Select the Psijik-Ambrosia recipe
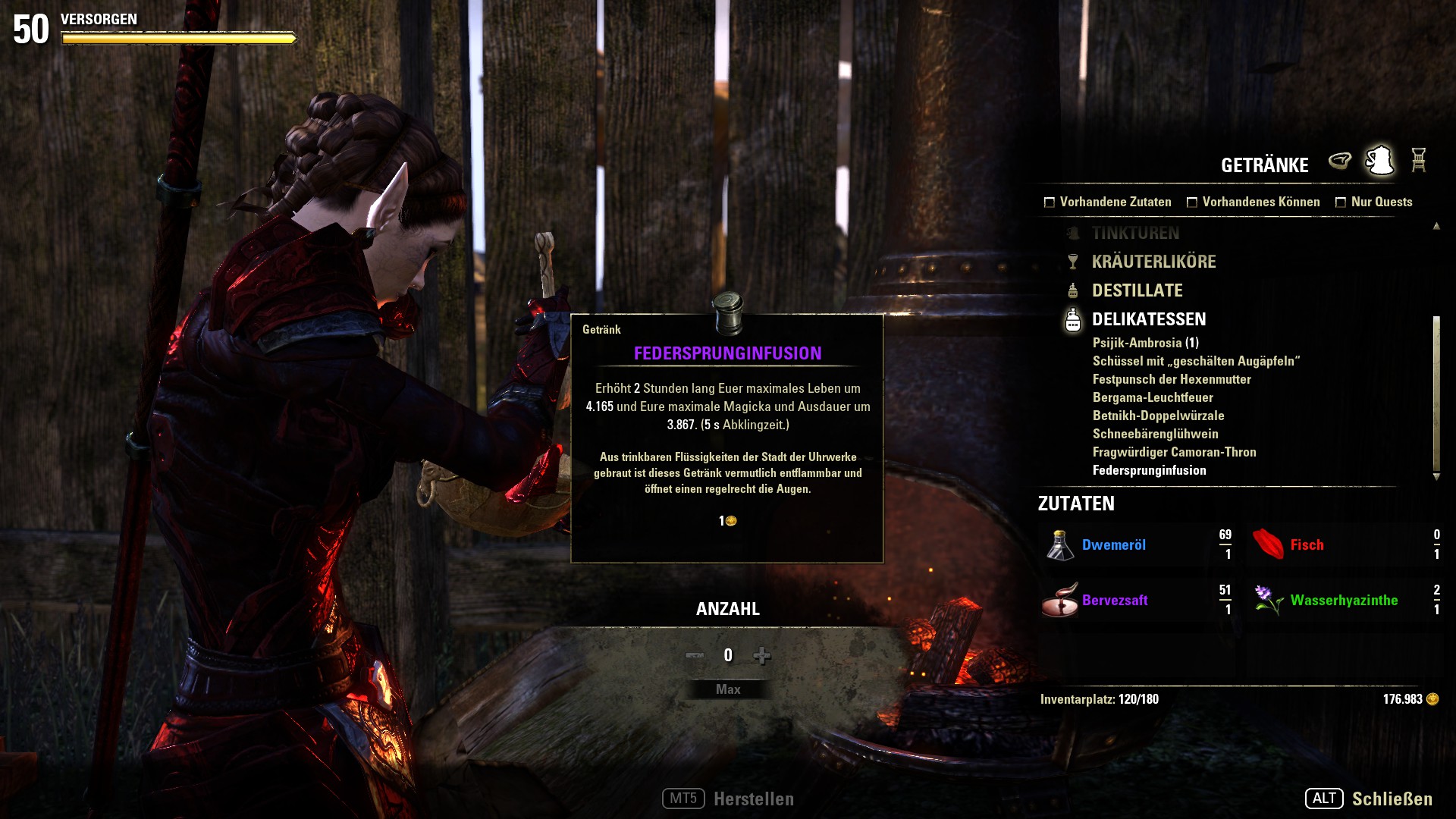The image size is (1456, 819). 1145,343
